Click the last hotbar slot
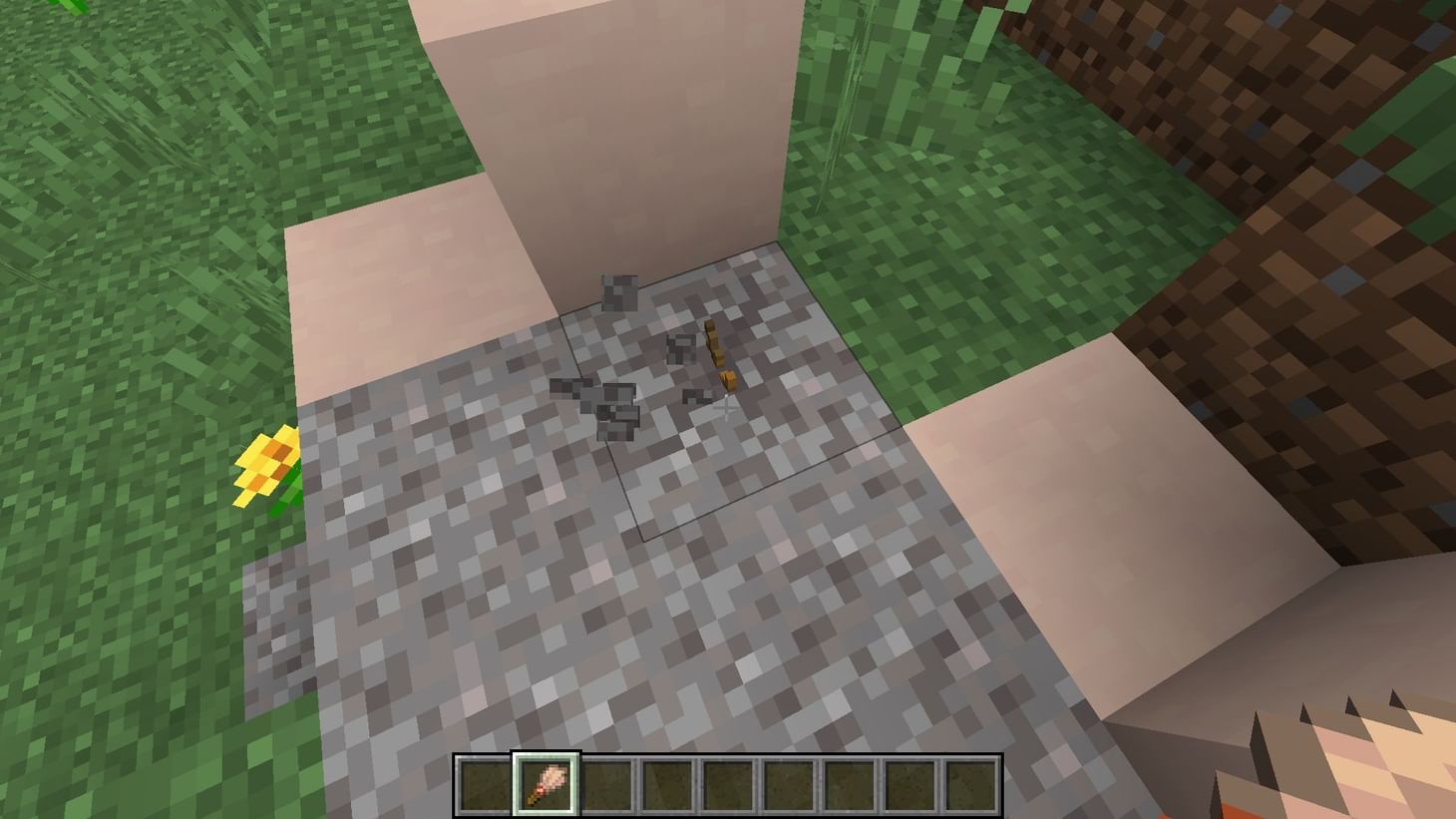The height and width of the screenshot is (819, 1456). [x=968, y=783]
